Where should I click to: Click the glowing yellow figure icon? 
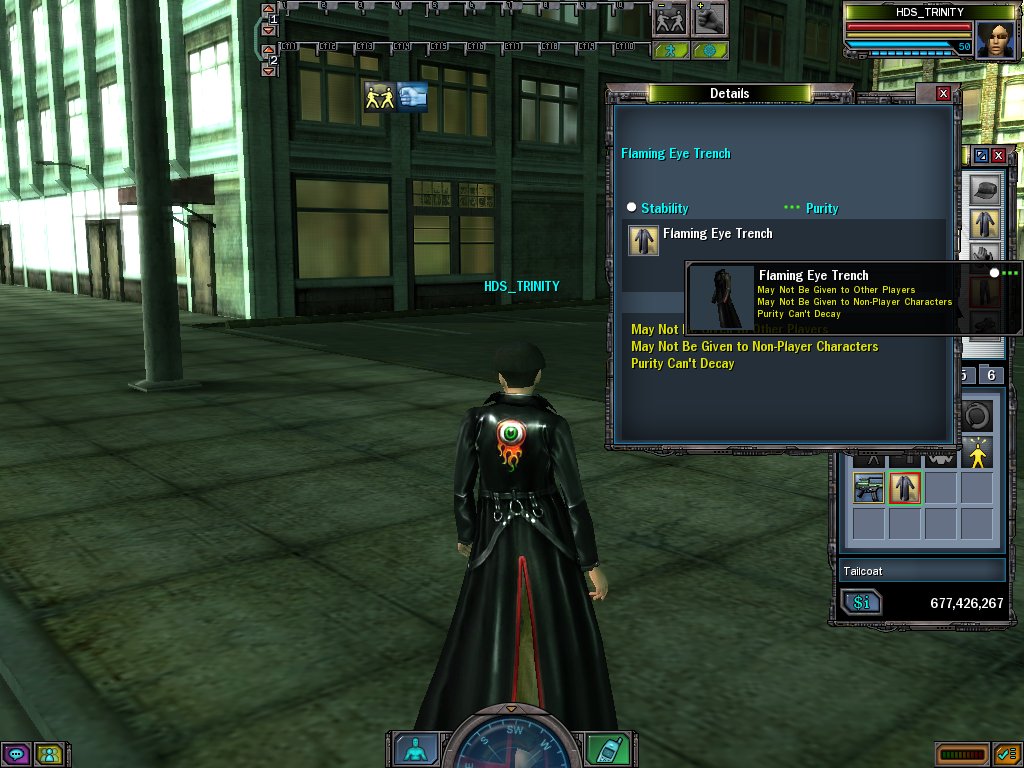tap(977, 455)
